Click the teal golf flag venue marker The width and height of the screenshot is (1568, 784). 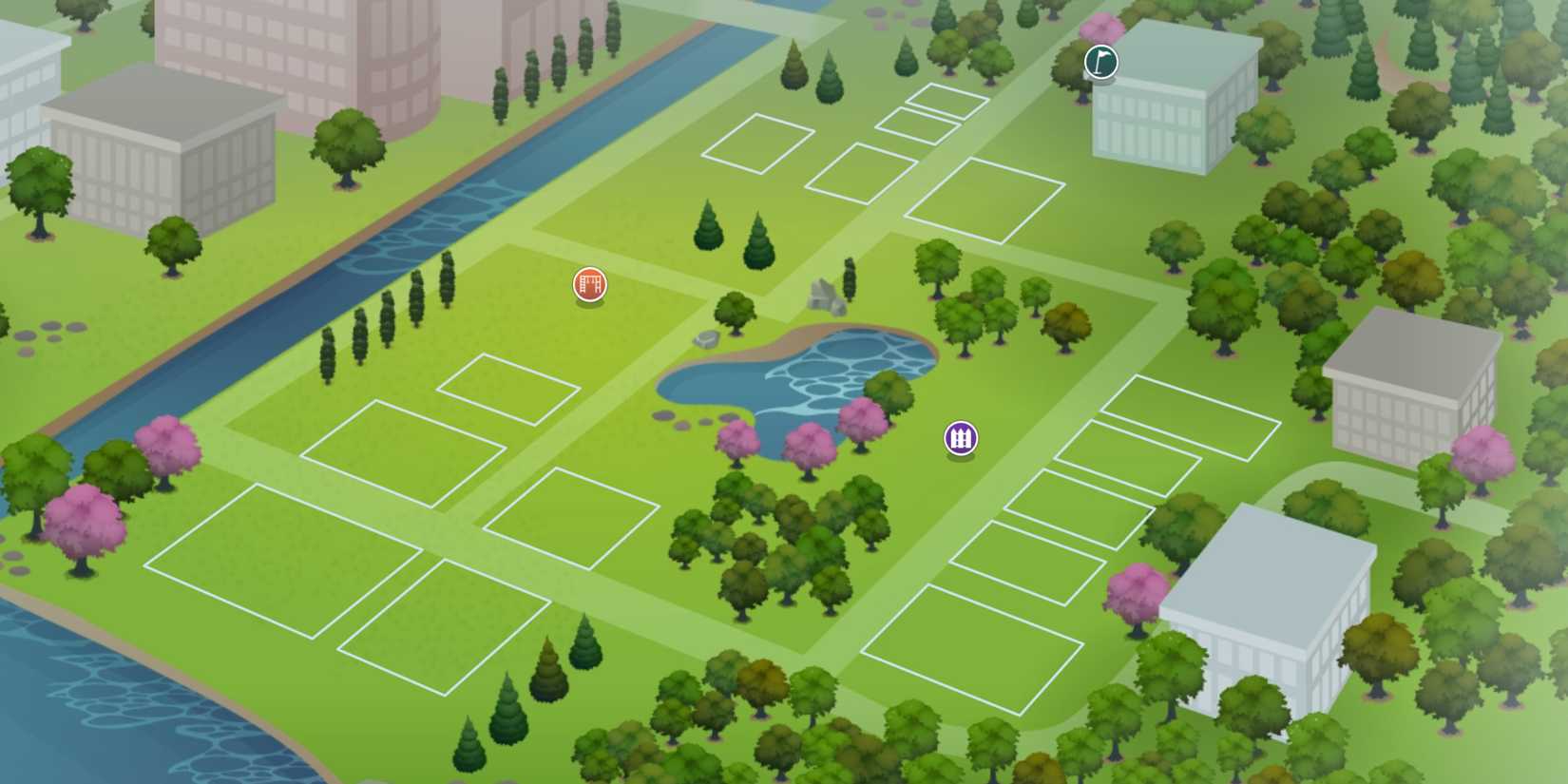pyautogui.click(x=1100, y=62)
